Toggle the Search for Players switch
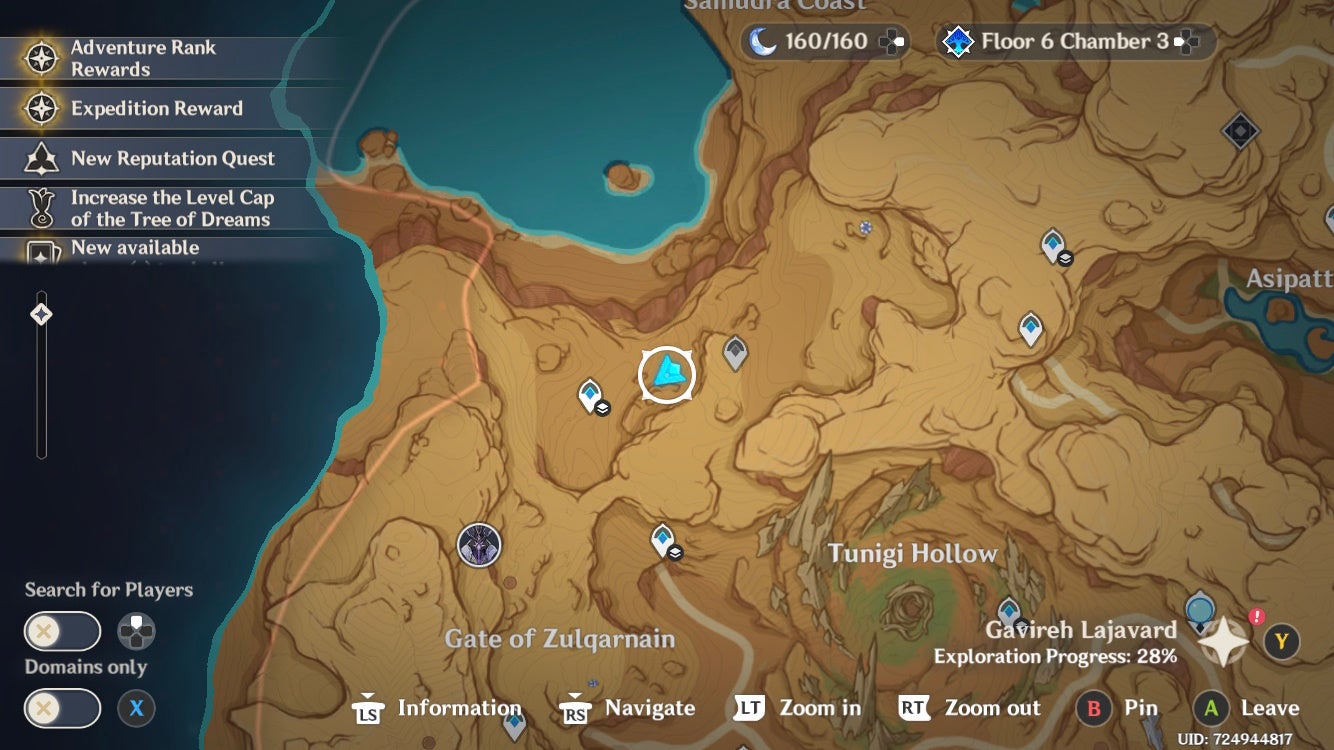This screenshot has height=750, width=1334. [x=62, y=631]
